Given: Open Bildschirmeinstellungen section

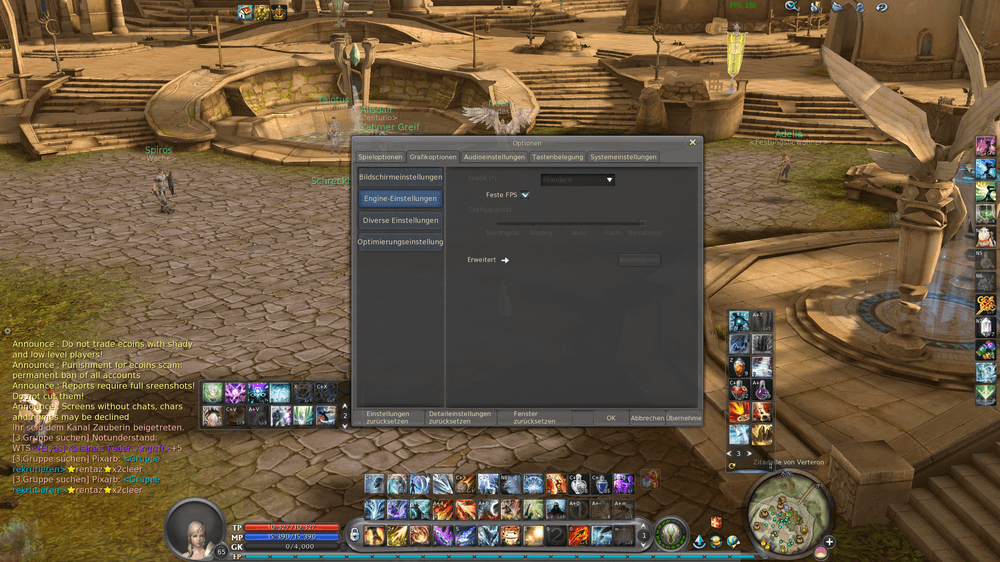Looking at the screenshot, I should tap(400, 177).
